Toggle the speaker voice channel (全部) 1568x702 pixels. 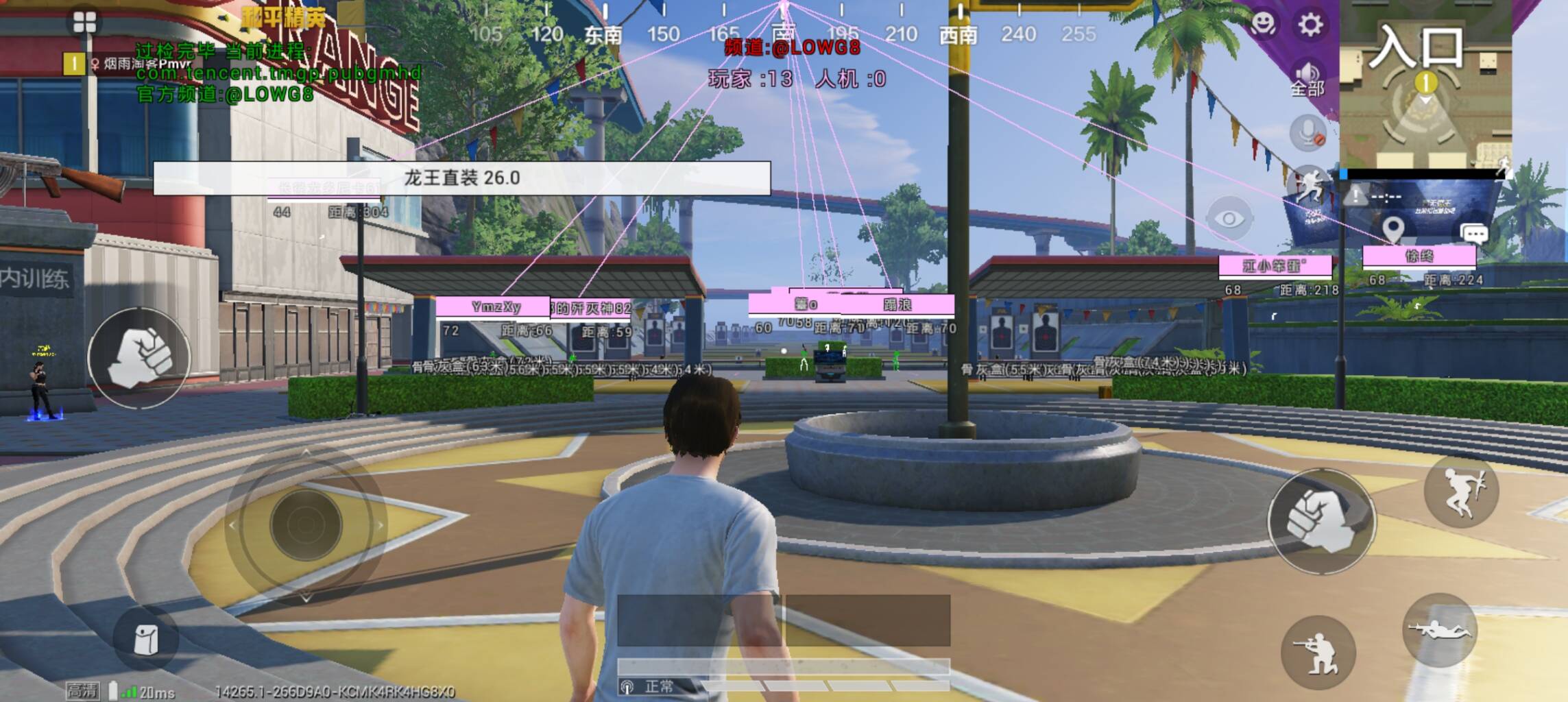1307,77
